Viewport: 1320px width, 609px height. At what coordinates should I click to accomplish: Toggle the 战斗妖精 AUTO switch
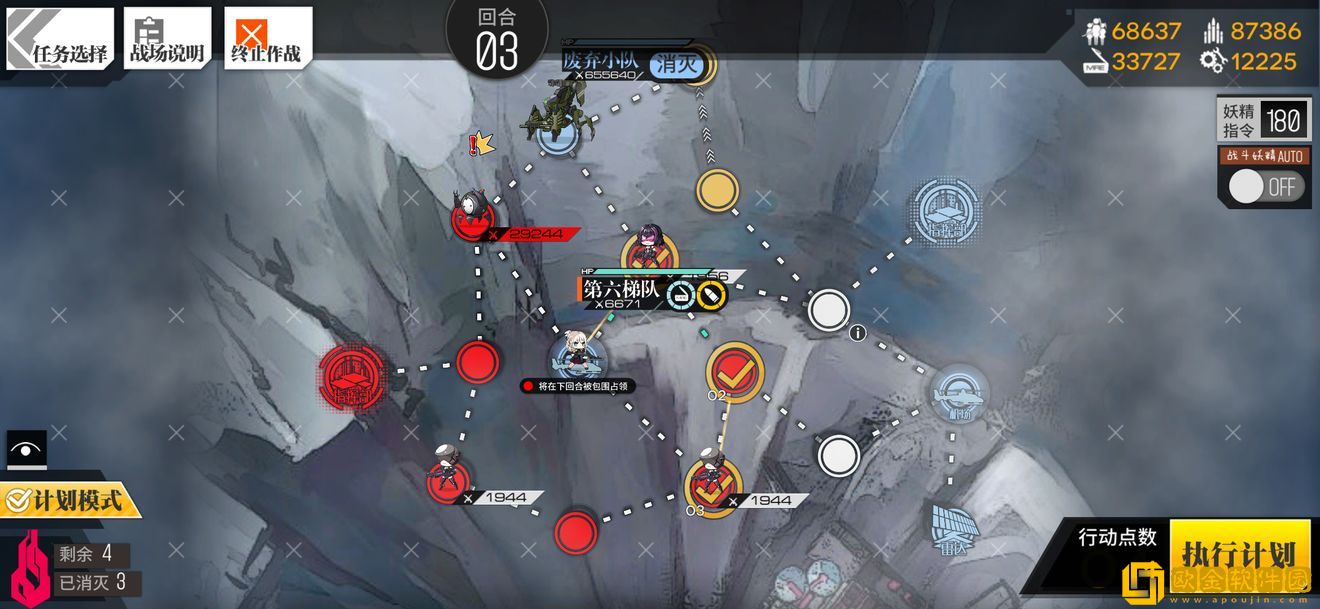pos(1265,186)
